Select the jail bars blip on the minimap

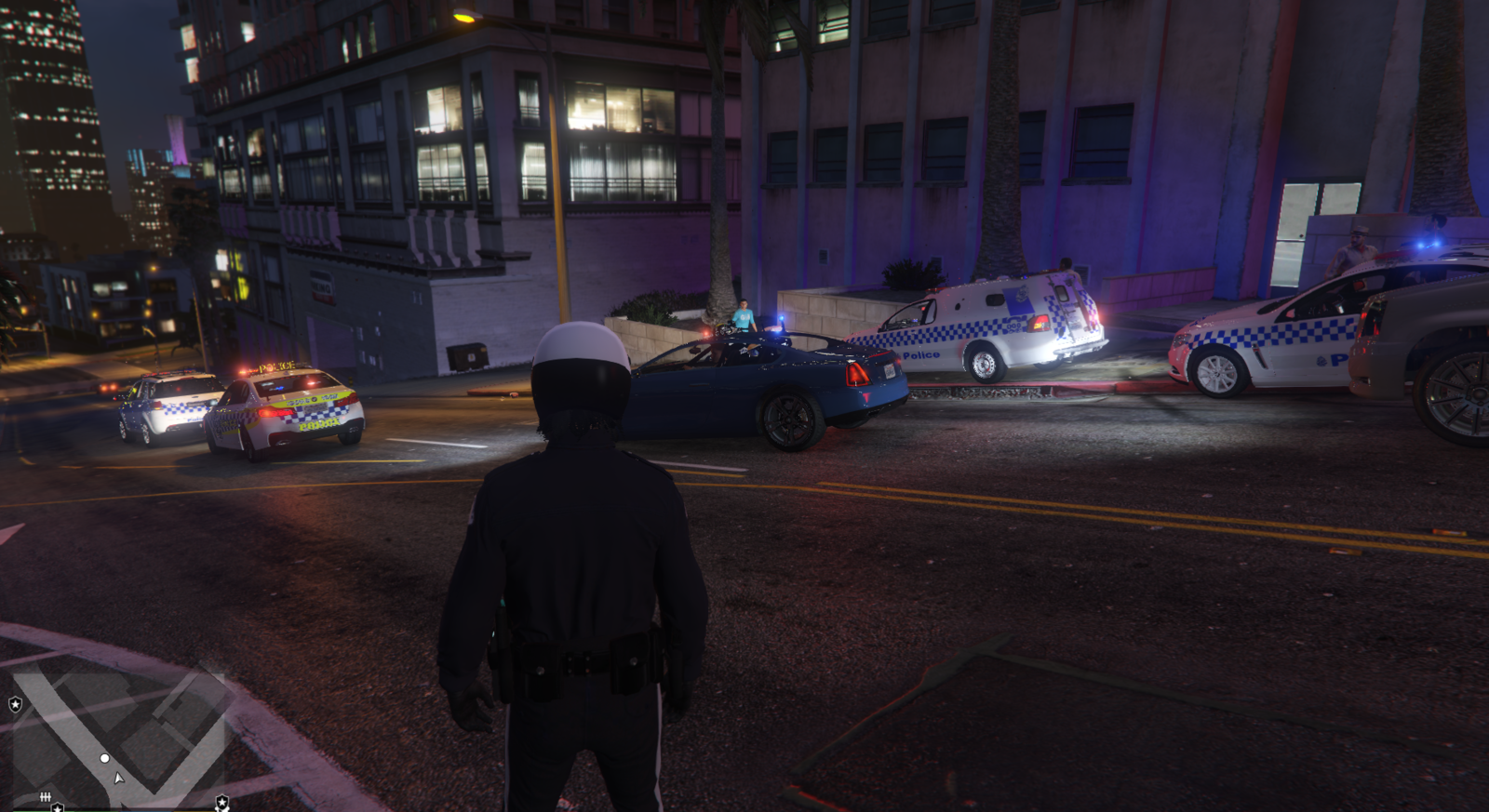pos(45,797)
